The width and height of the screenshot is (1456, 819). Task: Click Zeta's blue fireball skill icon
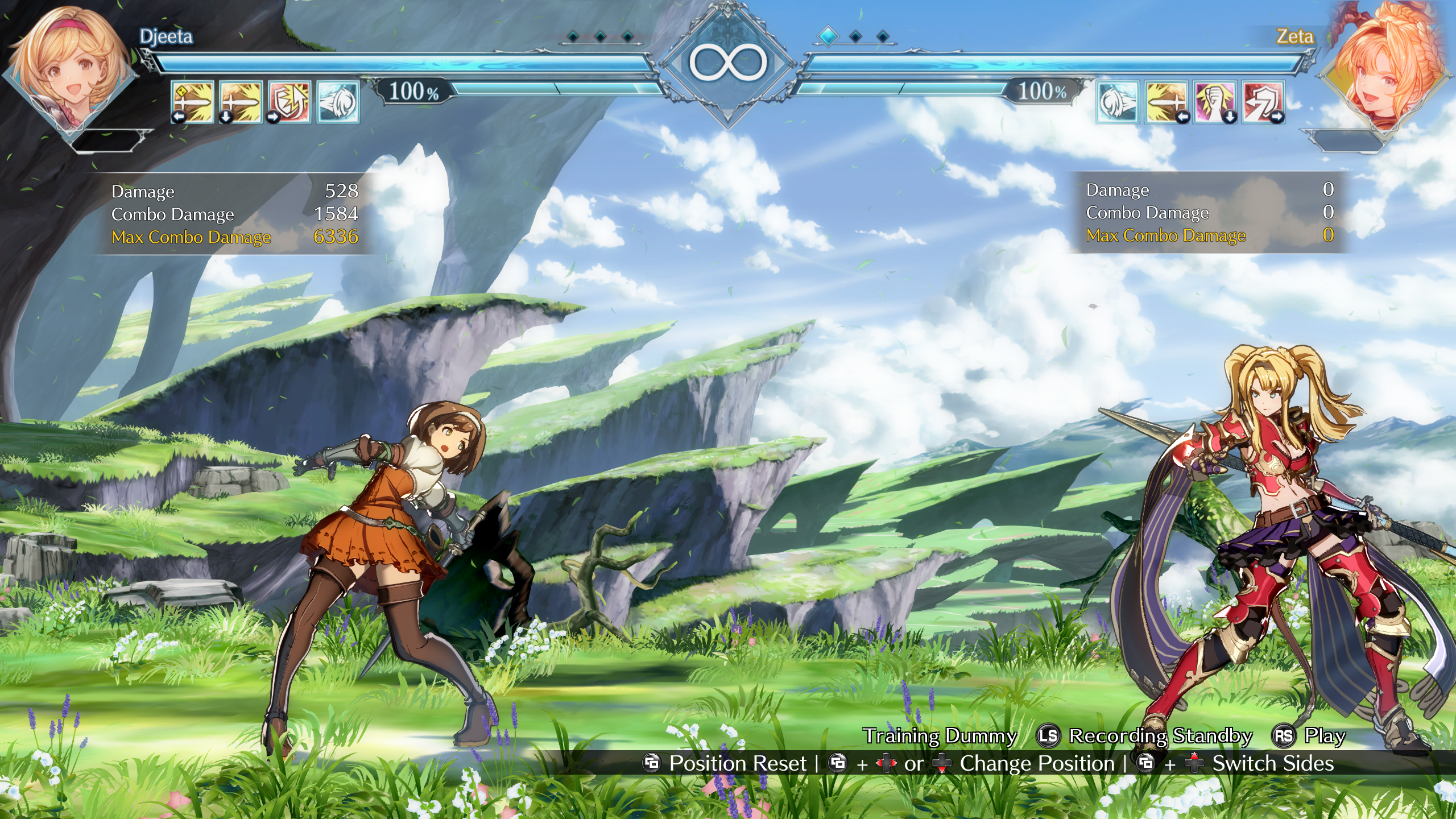point(1118,102)
